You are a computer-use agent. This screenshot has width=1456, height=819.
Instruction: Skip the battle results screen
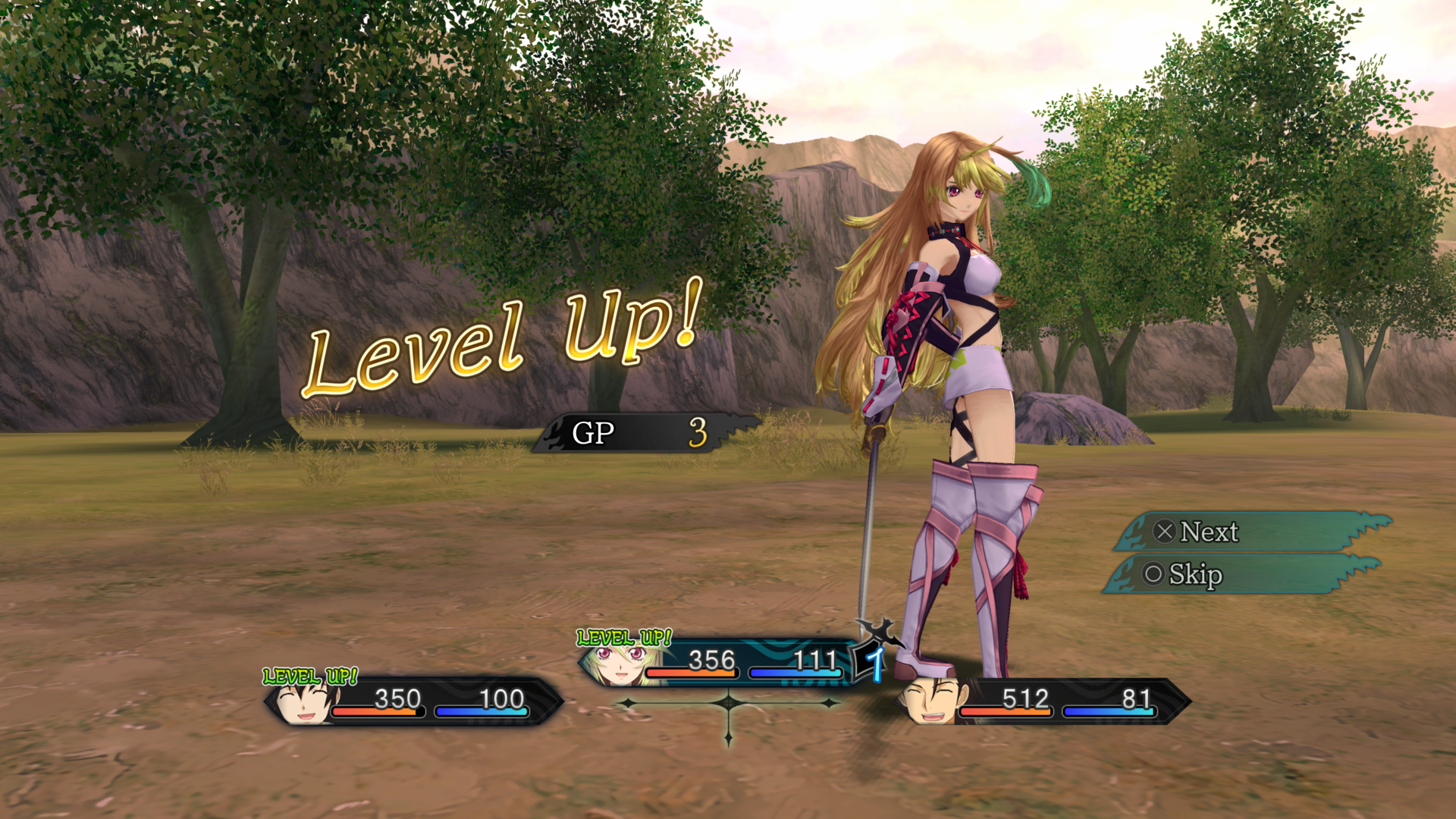click(1240, 574)
